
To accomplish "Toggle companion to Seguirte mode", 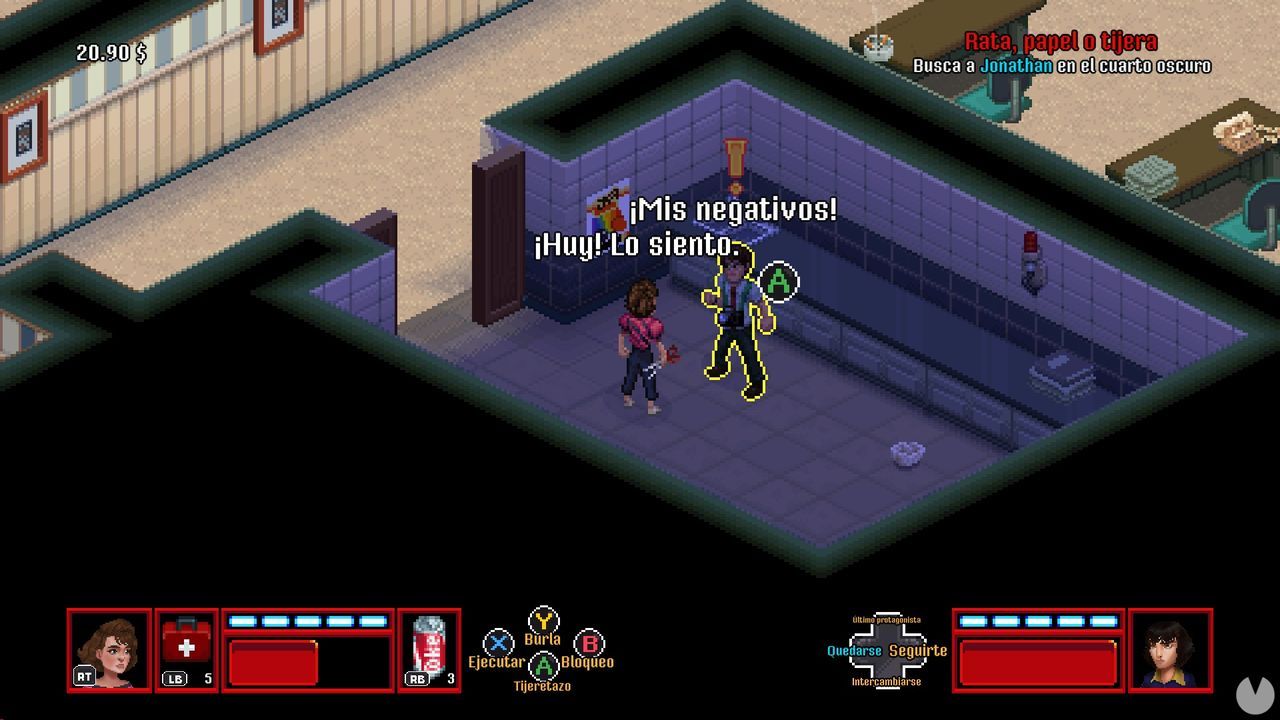I will coord(917,651).
